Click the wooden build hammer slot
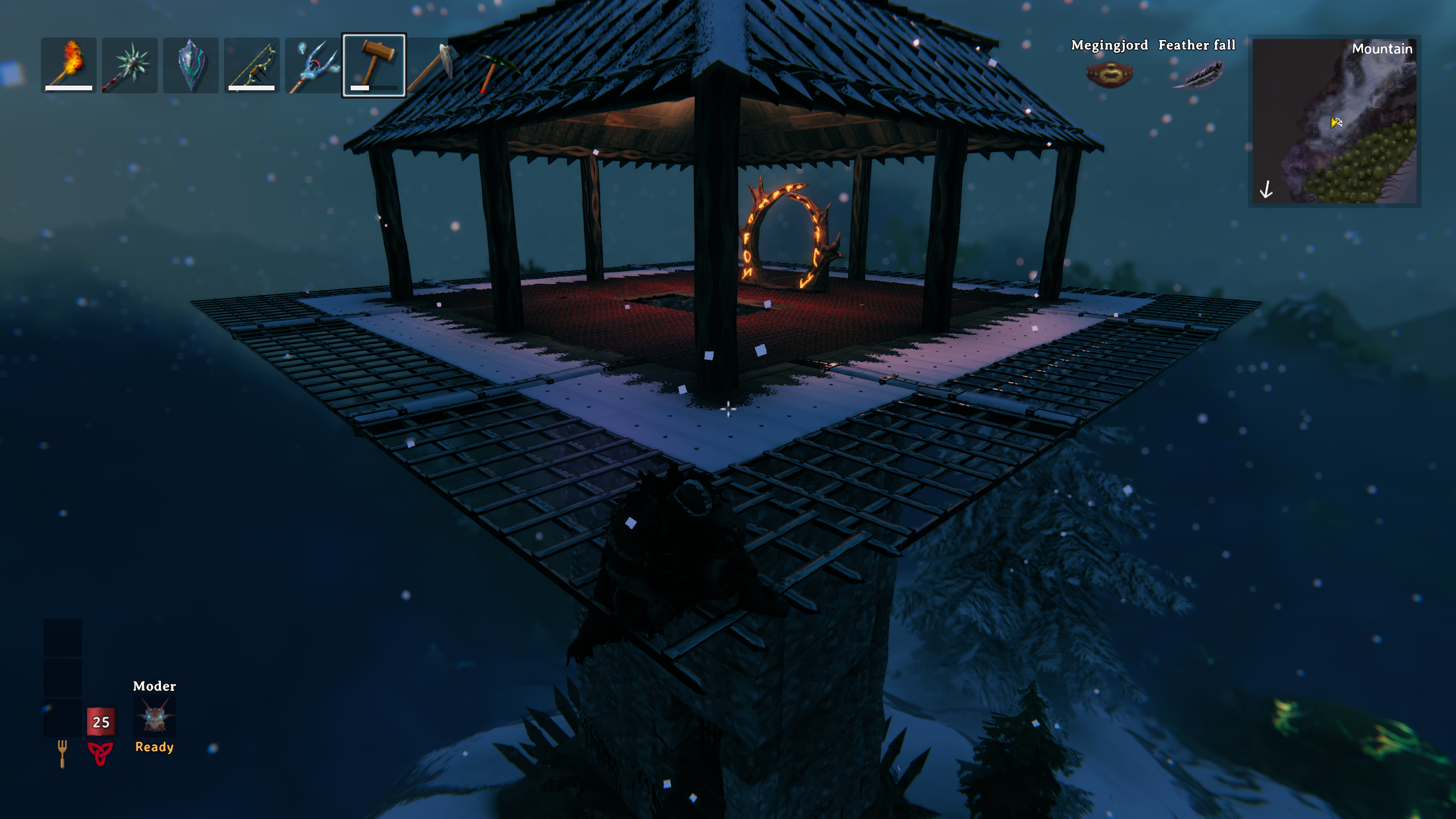 (374, 65)
